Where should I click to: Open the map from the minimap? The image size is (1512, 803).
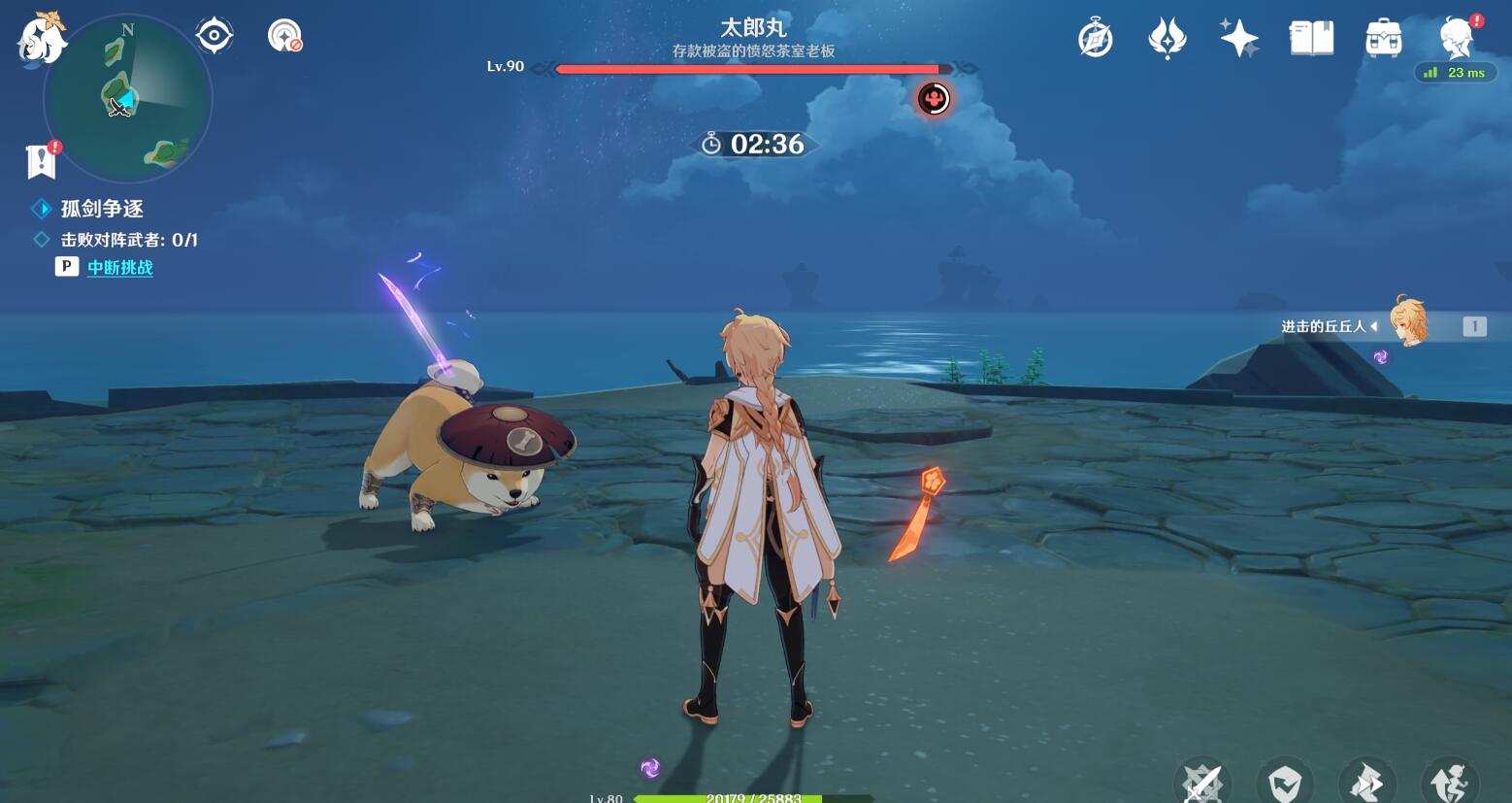pos(127,97)
